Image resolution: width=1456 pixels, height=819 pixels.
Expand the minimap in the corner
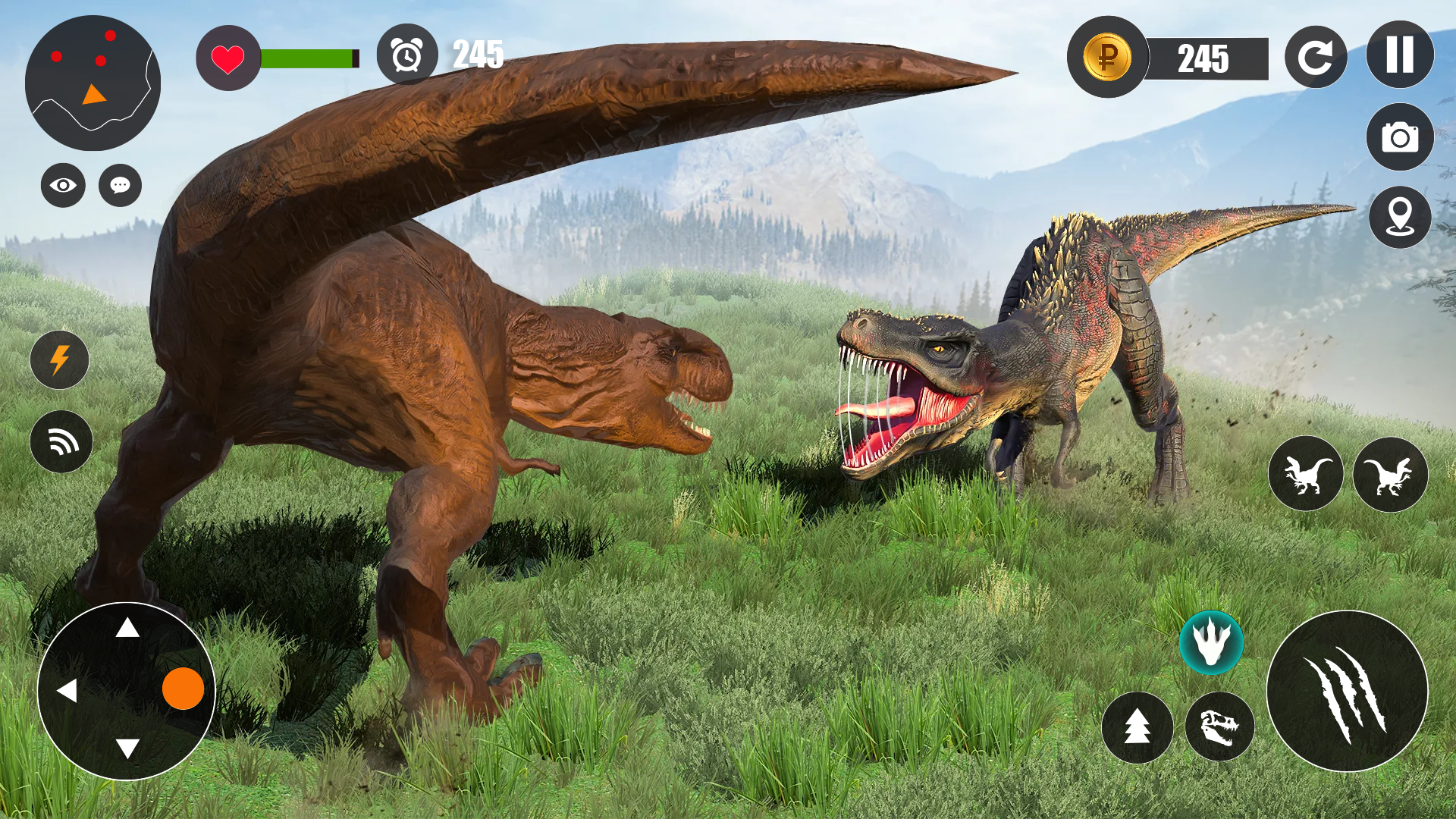pyautogui.click(x=91, y=83)
